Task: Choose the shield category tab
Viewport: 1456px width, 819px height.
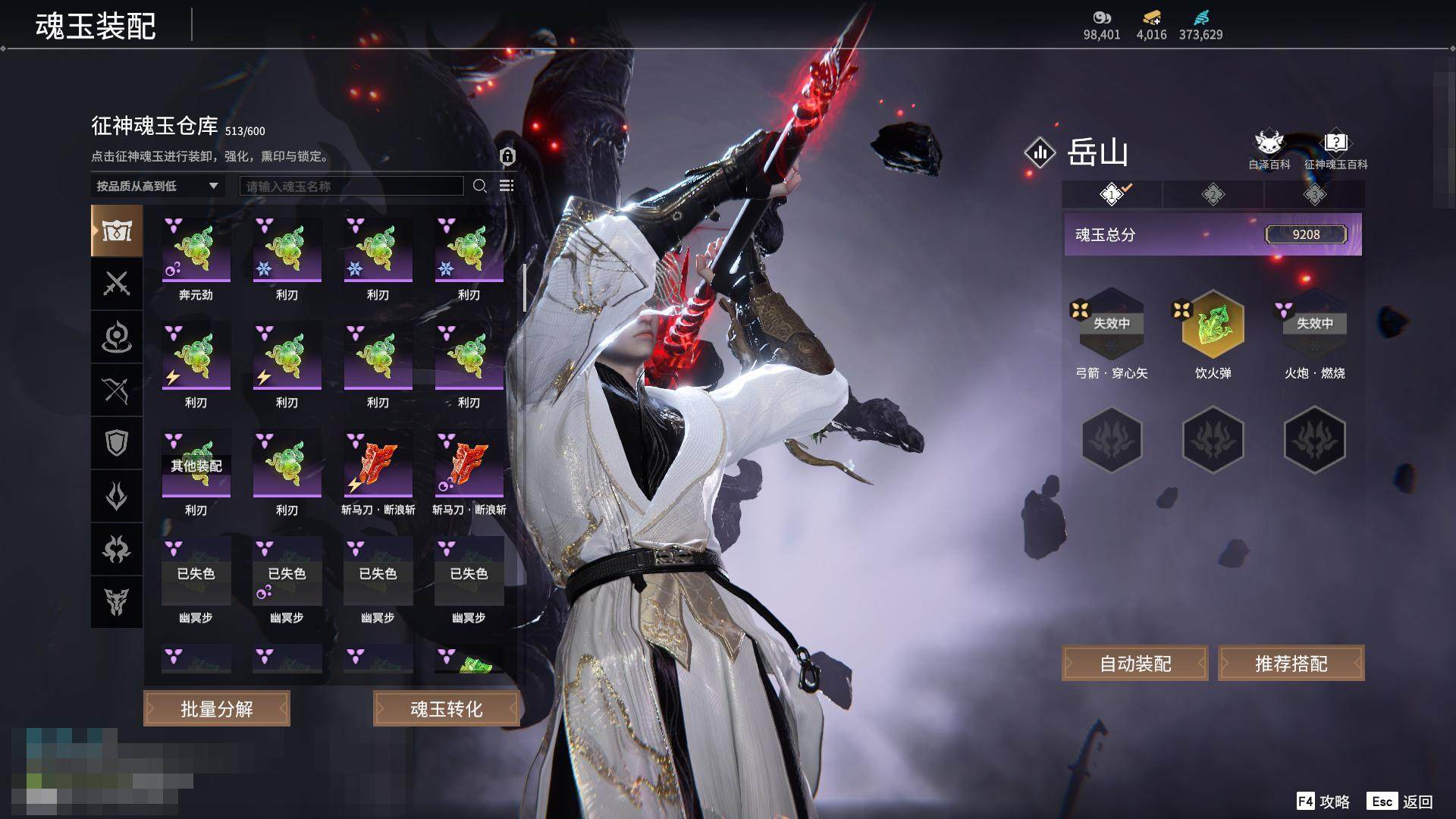Action: pyautogui.click(x=117, y=443)
